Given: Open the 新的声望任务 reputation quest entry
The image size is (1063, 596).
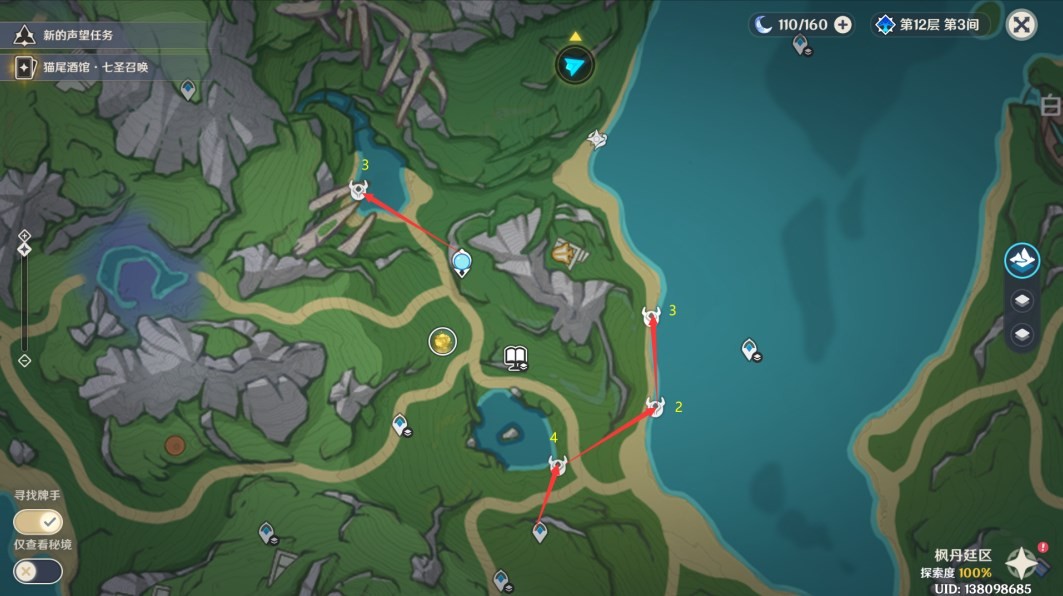Looking at the screenshot, I should [78, 35].
